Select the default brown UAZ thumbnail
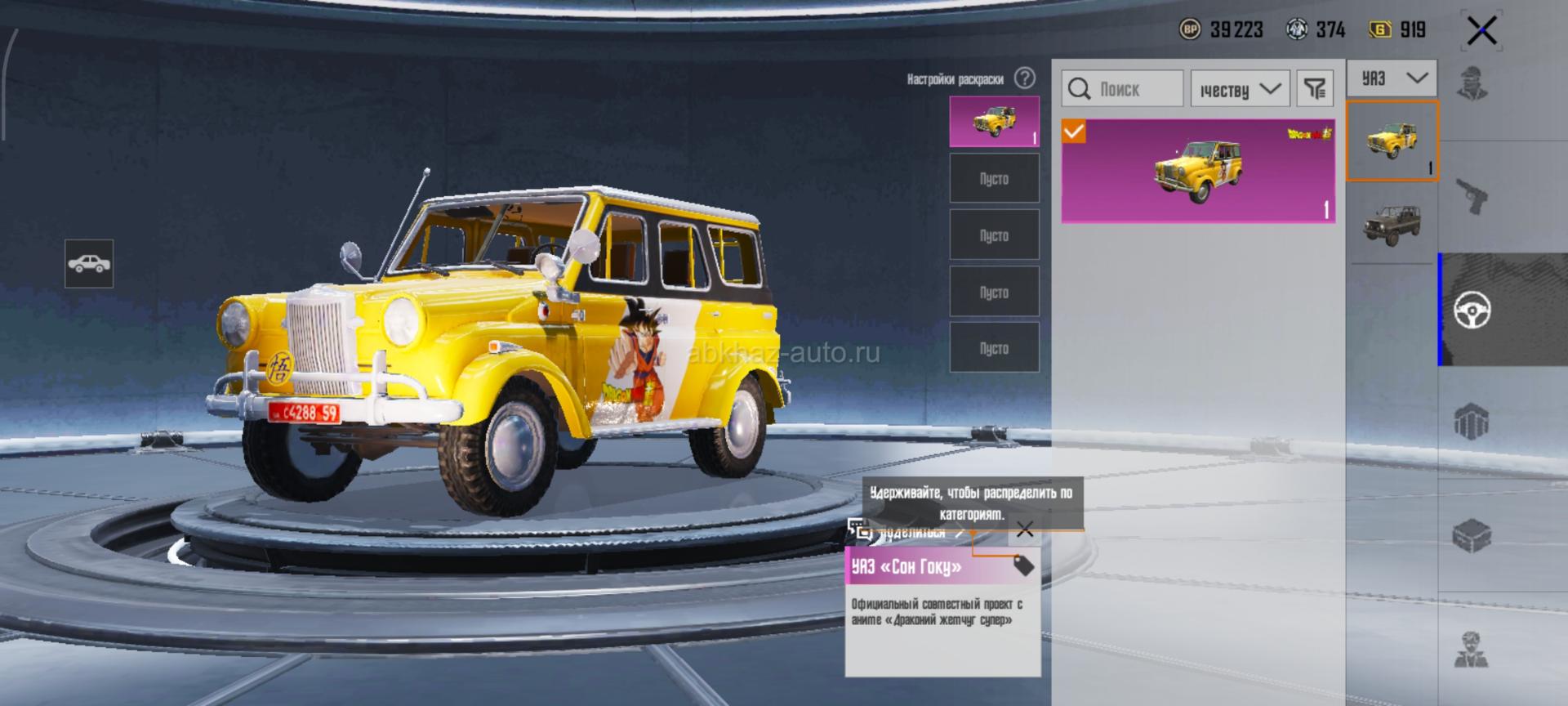1568x706 pixels. [1392, 222]
